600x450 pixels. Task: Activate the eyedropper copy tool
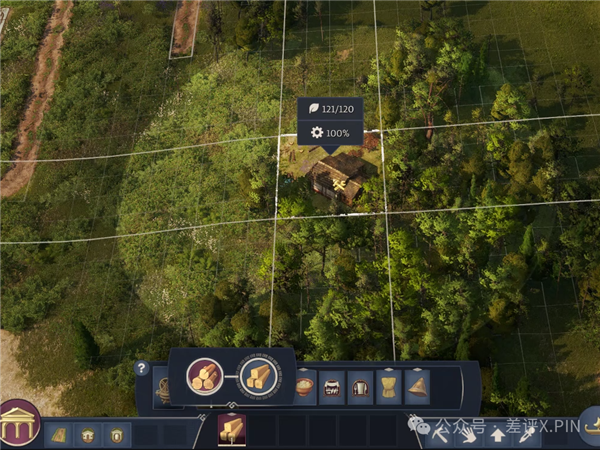(525, 435)
